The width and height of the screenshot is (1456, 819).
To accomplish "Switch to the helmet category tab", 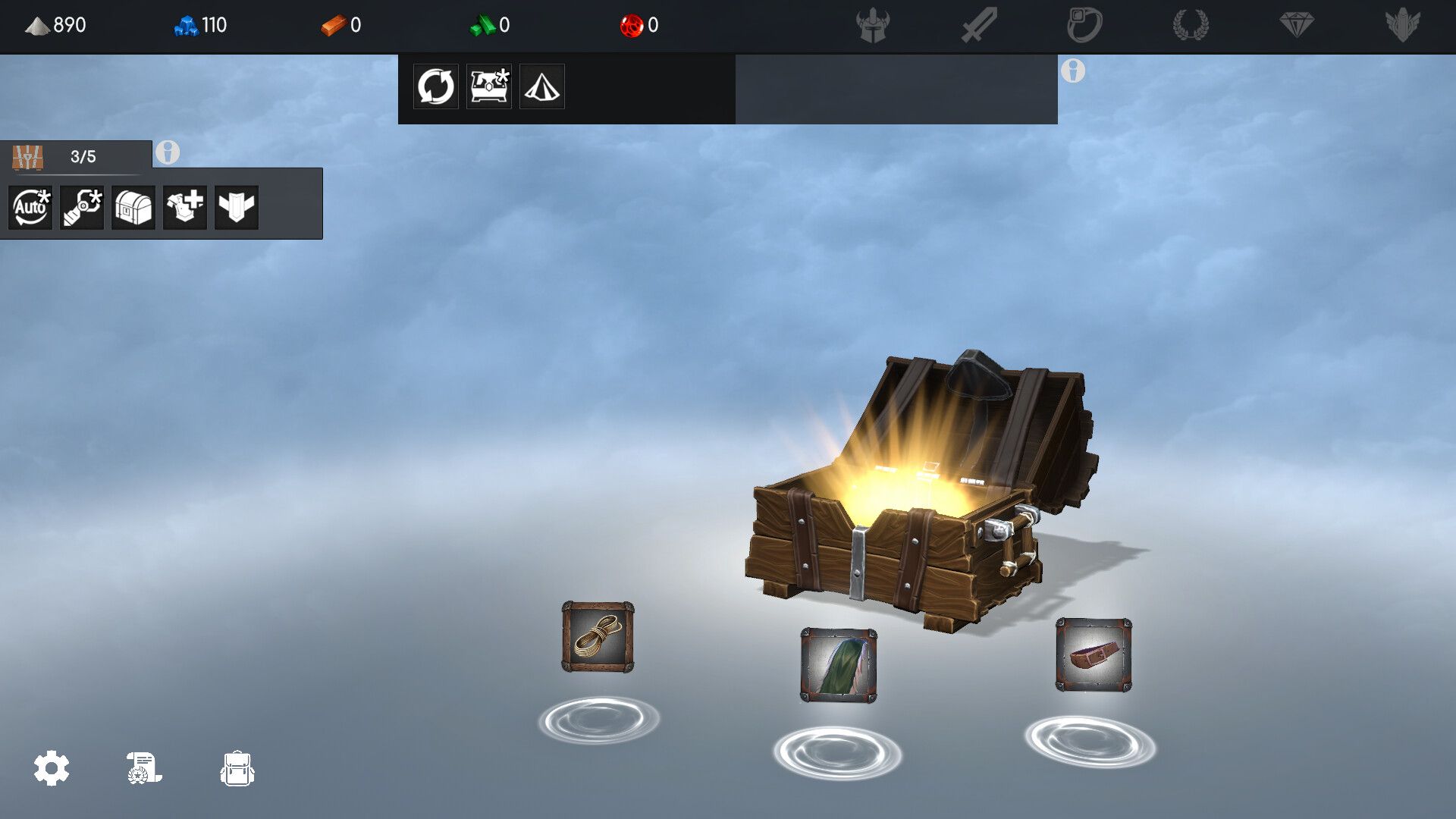I will pyautogui.click(x=873, y=25).
